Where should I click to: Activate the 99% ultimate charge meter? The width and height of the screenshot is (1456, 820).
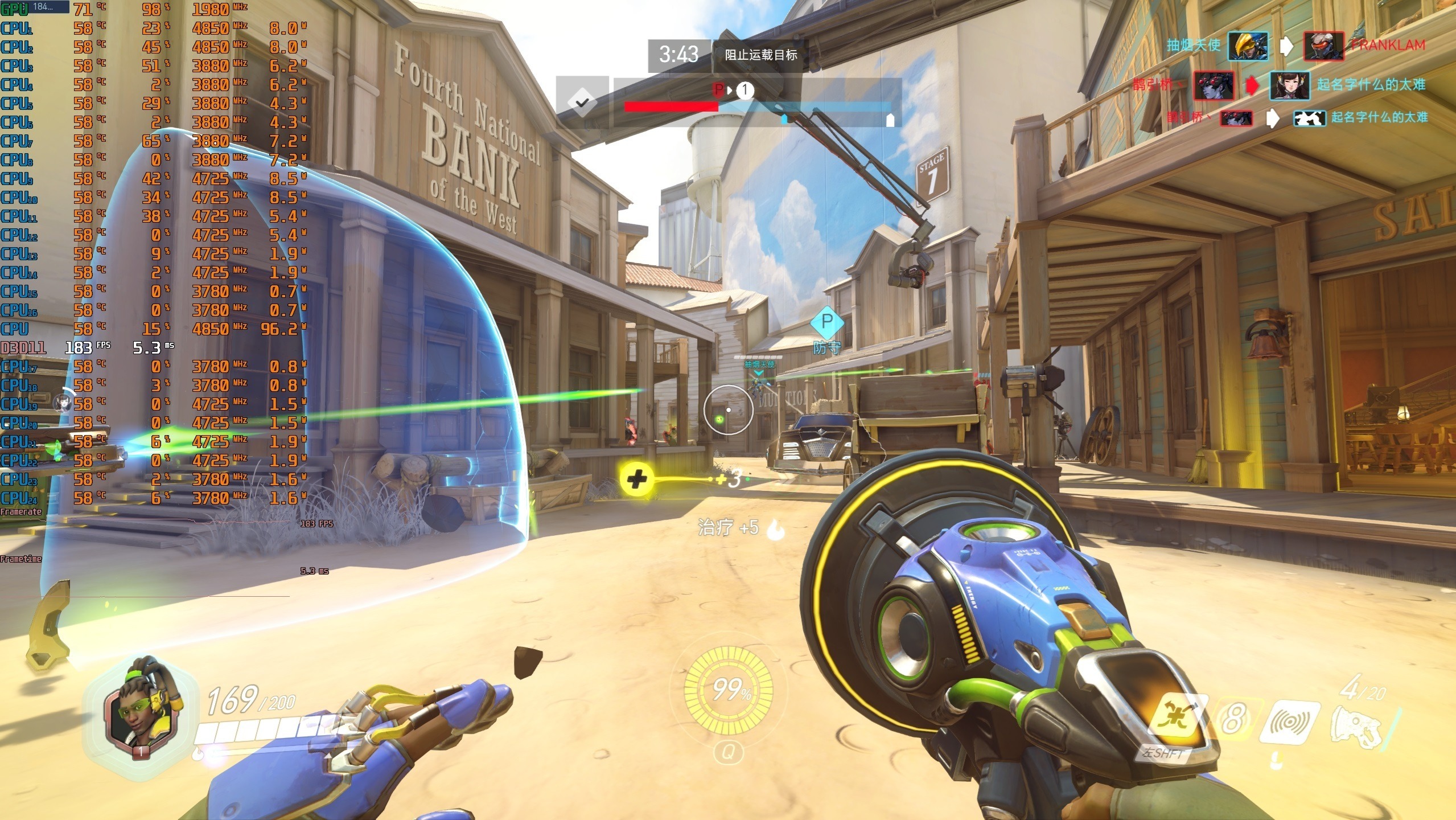(728, 690)
